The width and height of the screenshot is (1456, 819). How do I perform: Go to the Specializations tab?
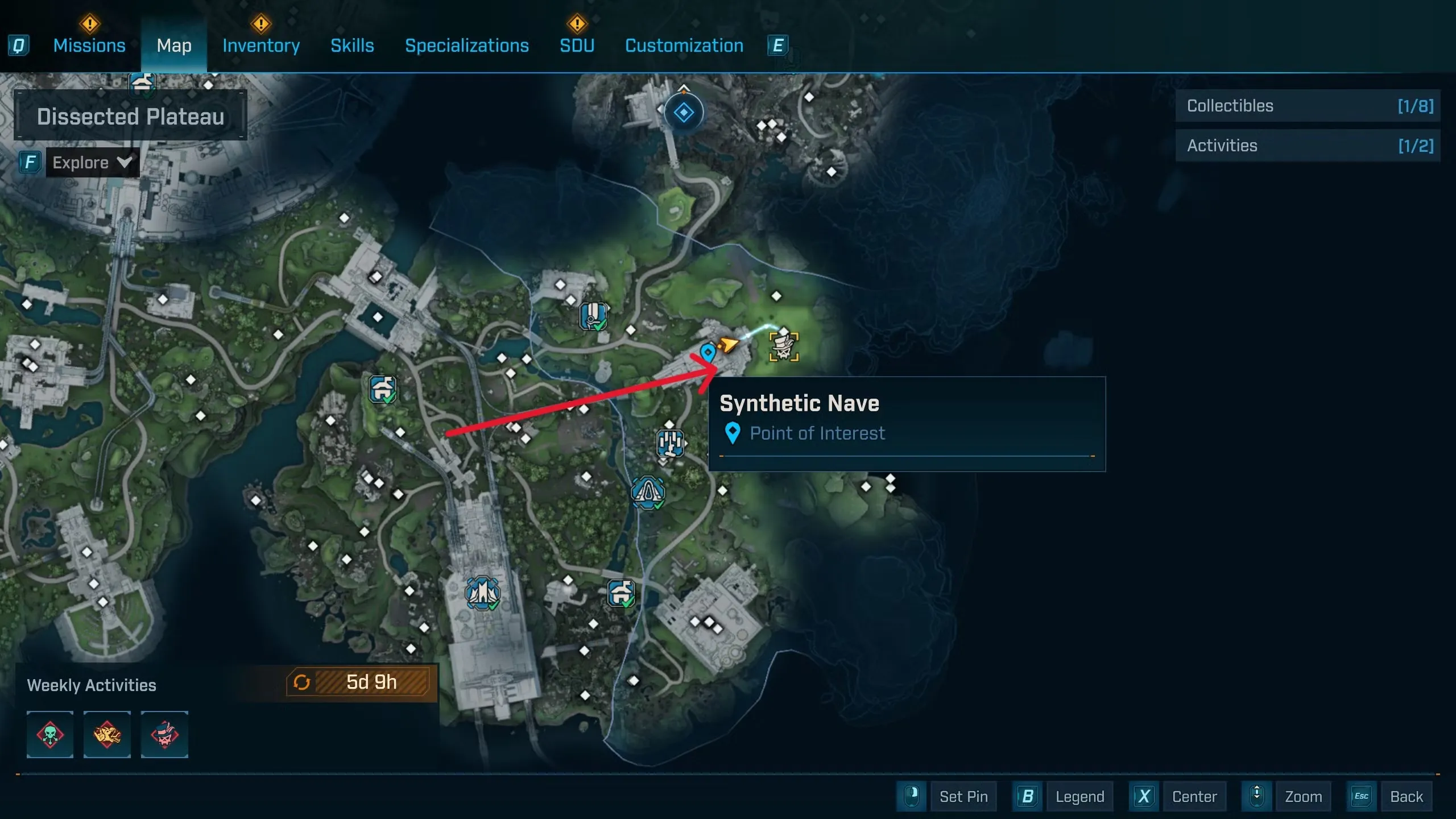tap(466, 45)
